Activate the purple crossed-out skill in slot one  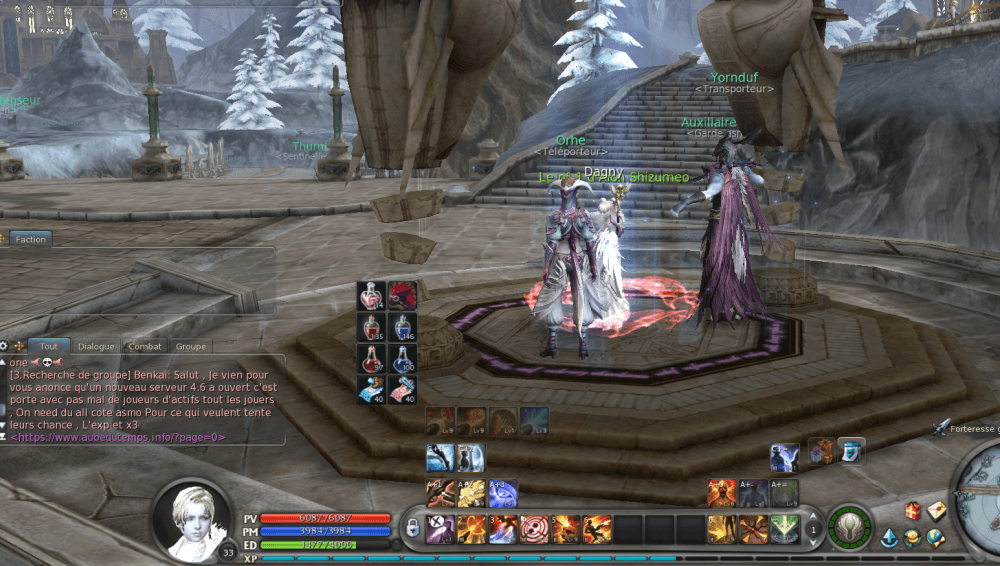pos(442,527)
